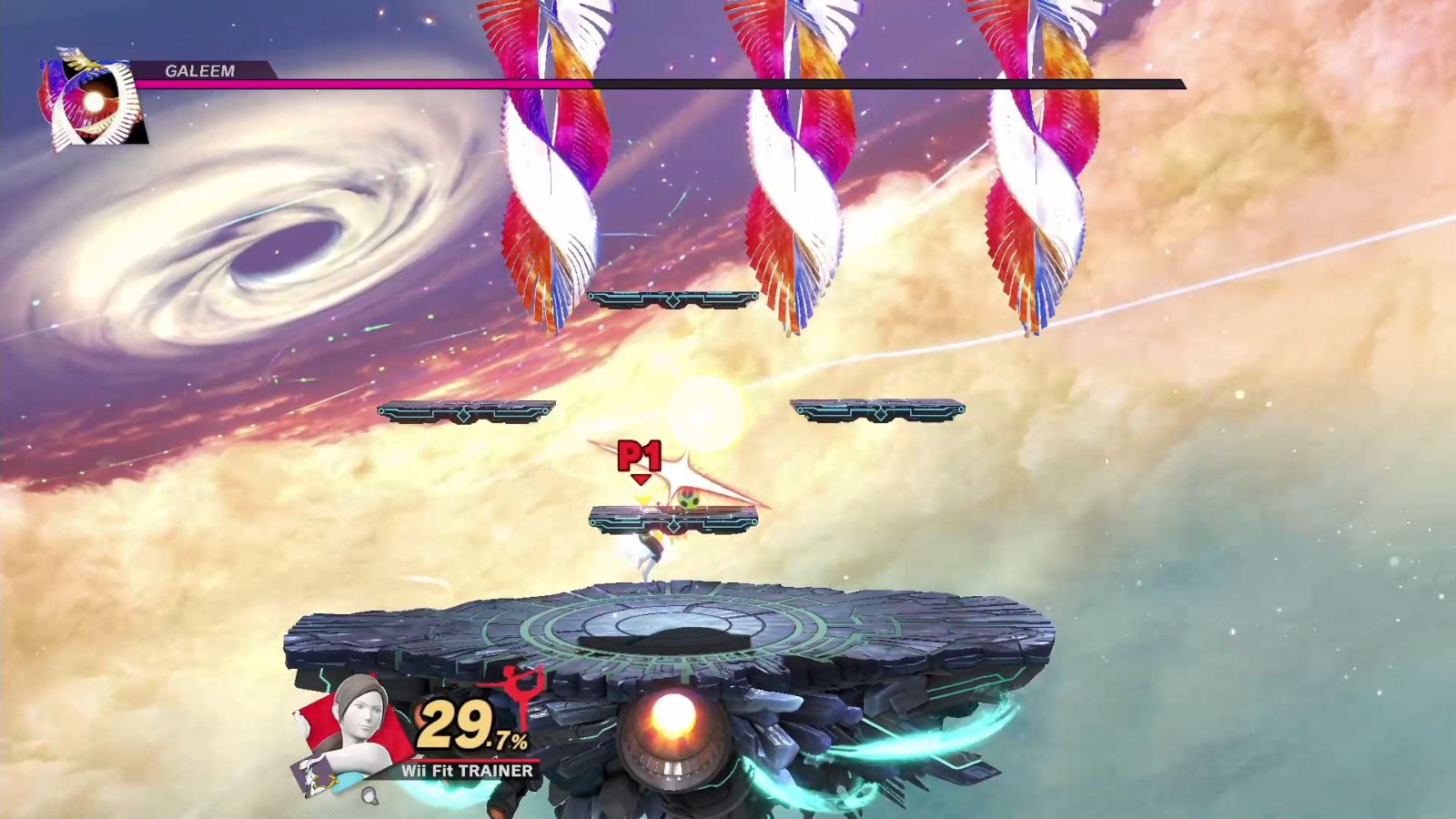
Task: Click the left floating platform
Action: 467,411
